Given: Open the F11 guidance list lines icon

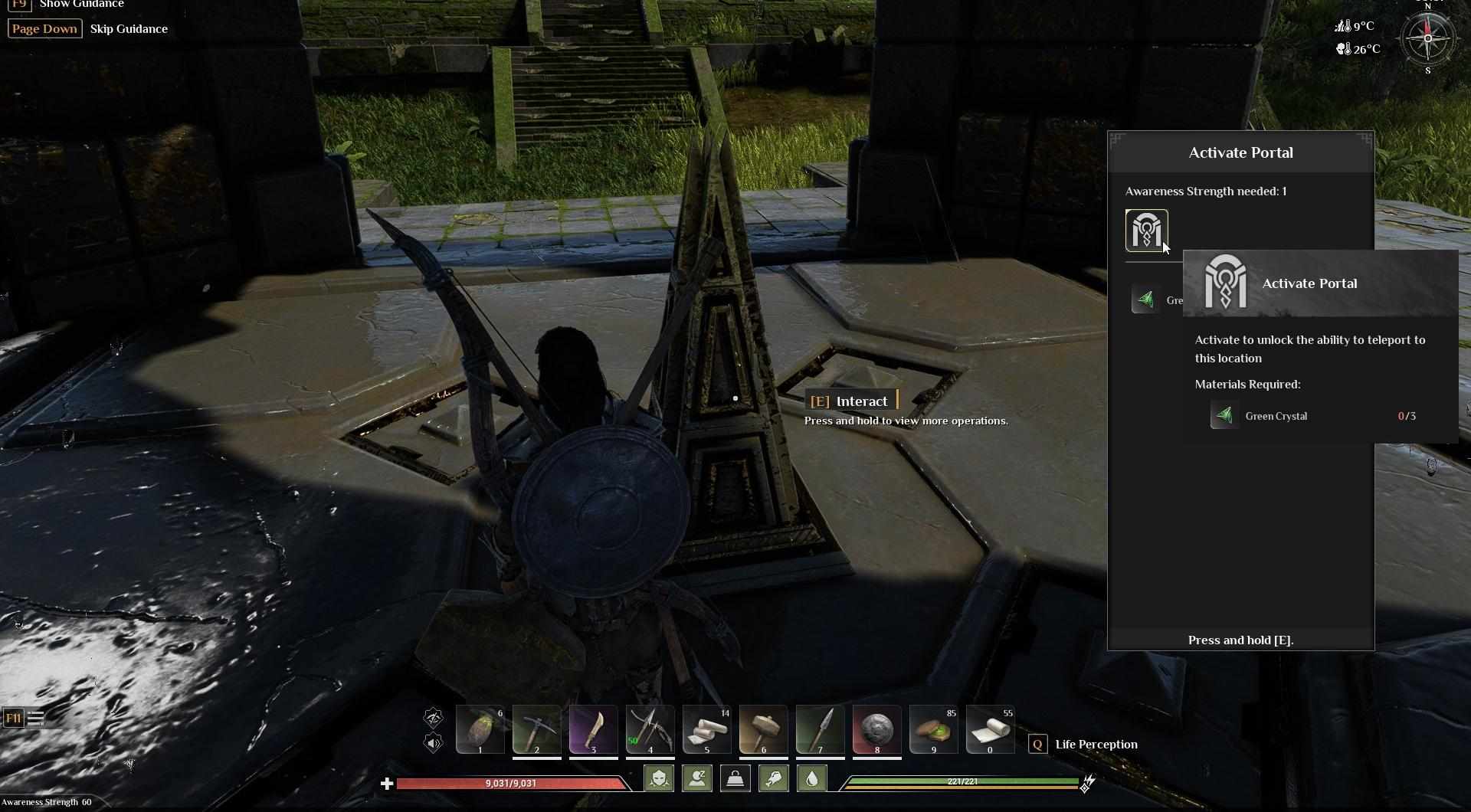Looking at the screenshot, I should (x=36, y=718).
